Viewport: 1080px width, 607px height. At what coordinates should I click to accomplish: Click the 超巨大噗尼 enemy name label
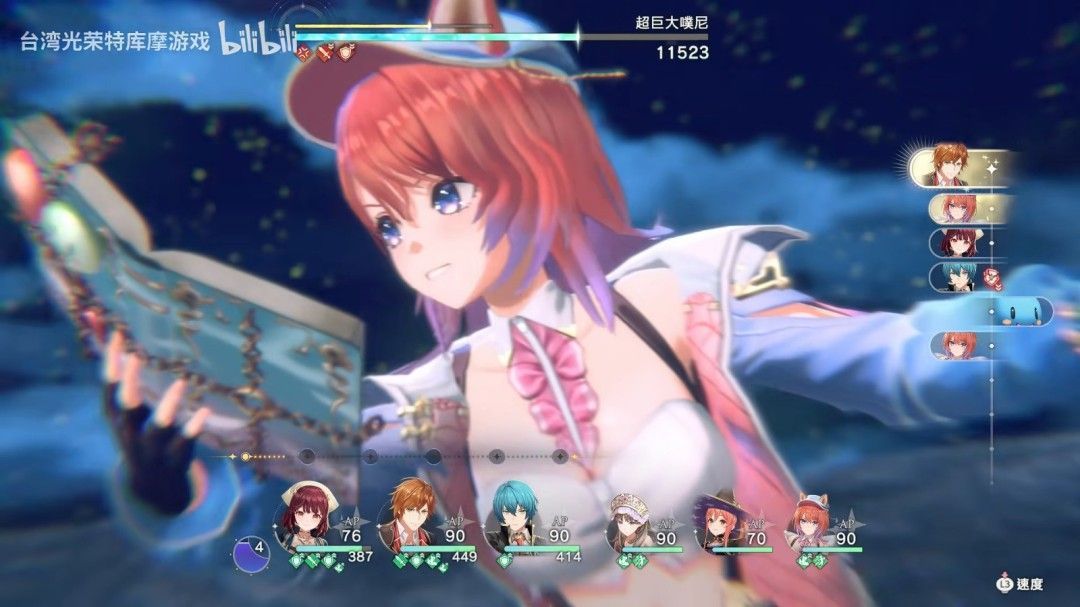(671, 21)
